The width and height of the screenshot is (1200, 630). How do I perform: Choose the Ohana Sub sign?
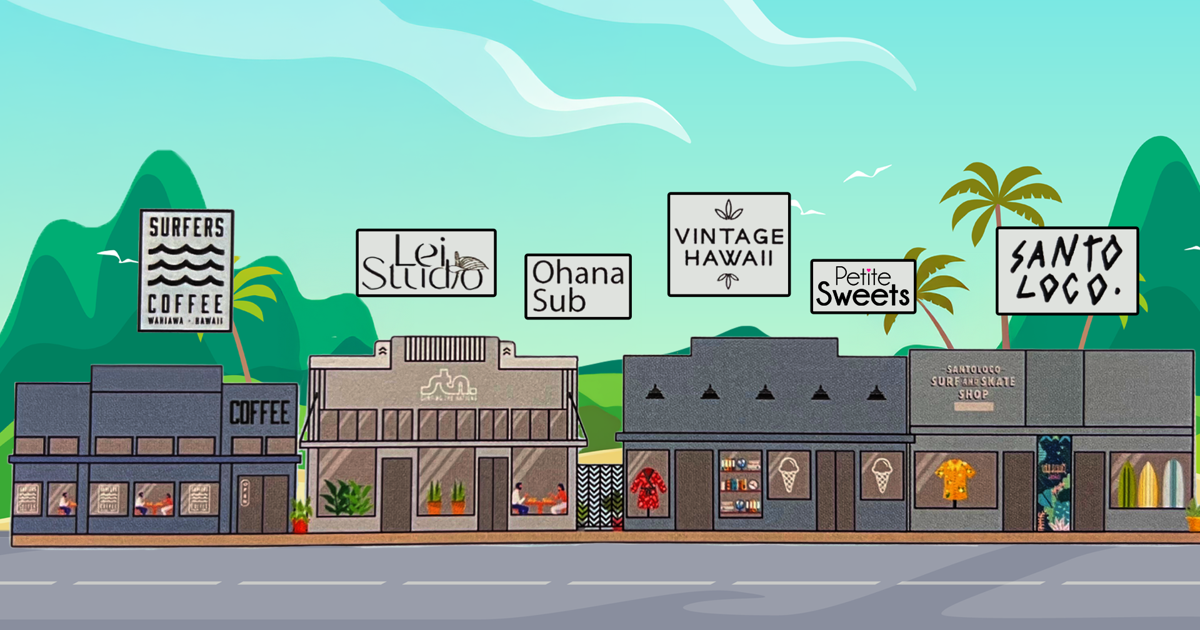click(x=578, y=286)
